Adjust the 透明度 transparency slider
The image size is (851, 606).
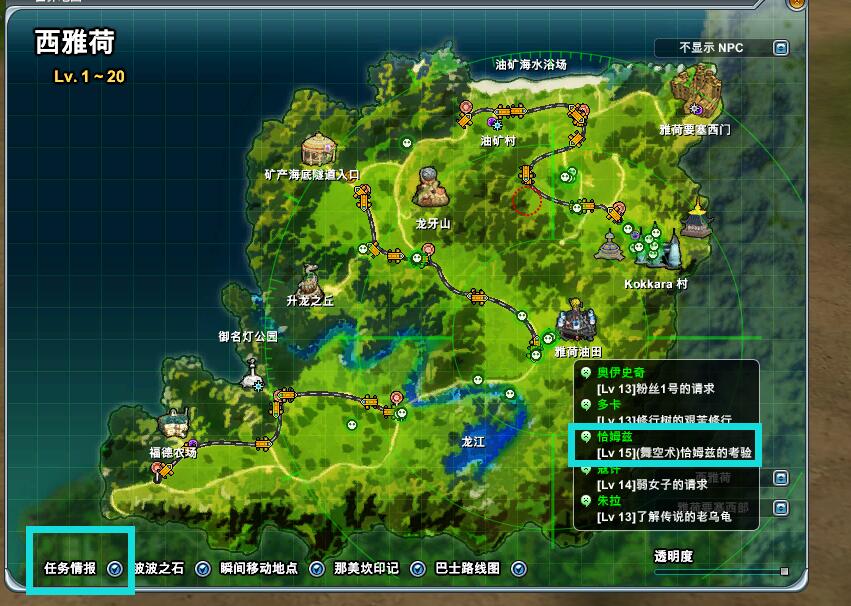784,571
